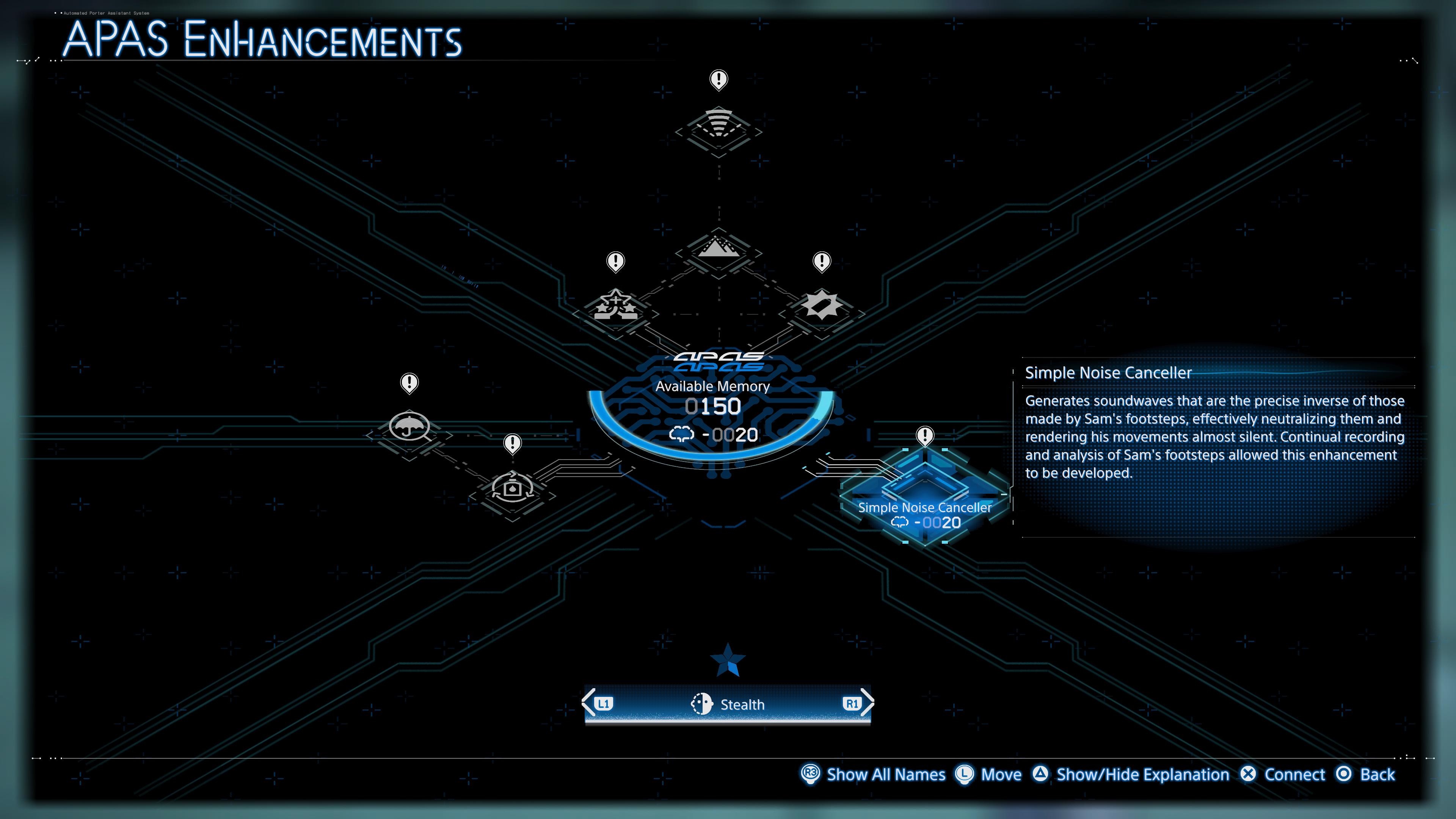The width and height of the screenshot is (1456, 819).
Task: Click the exclamation pin above the umbrella node
Action: point(409,383)
